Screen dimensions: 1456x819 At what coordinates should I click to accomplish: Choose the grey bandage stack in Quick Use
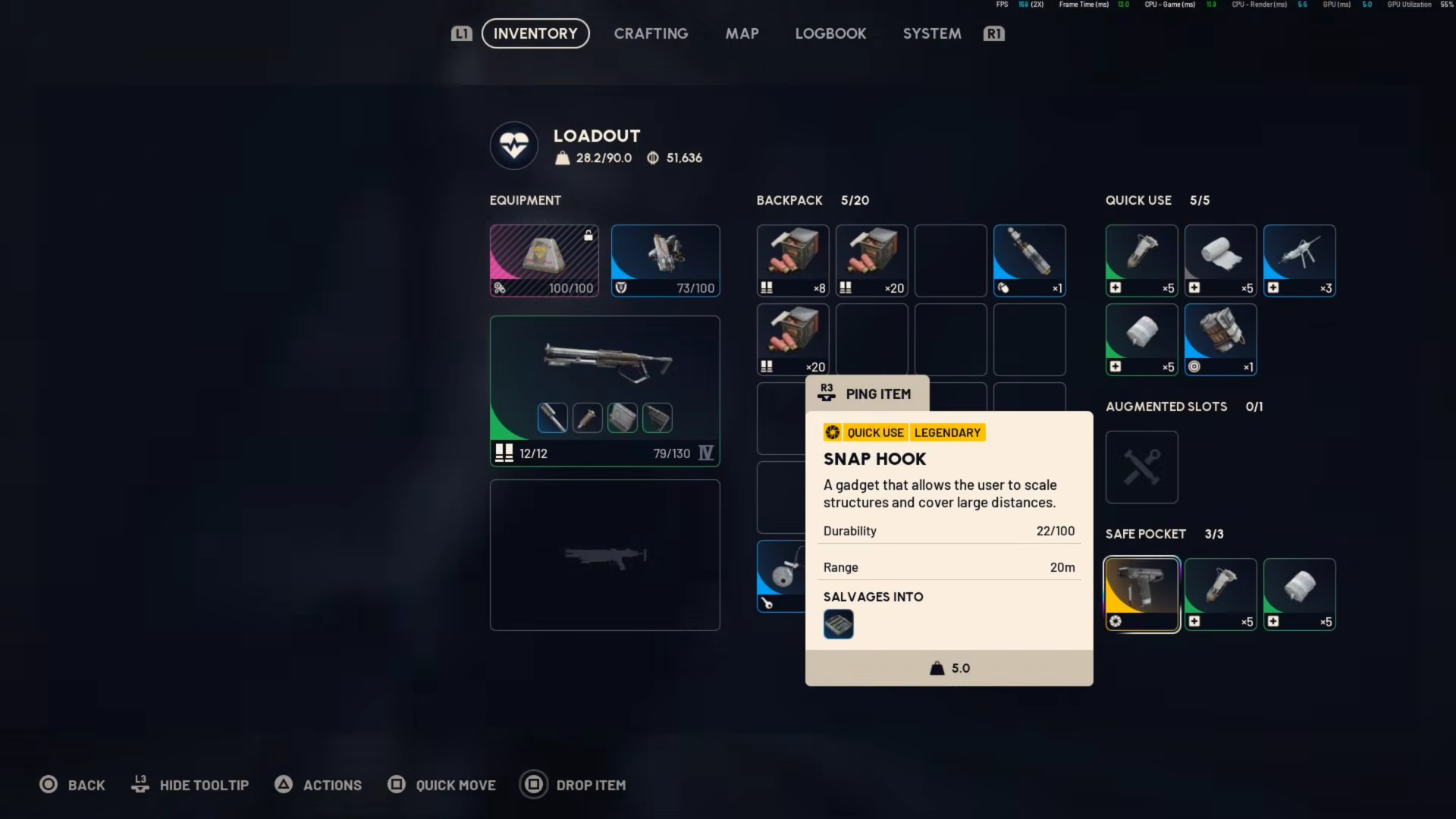coord(1220,260)
